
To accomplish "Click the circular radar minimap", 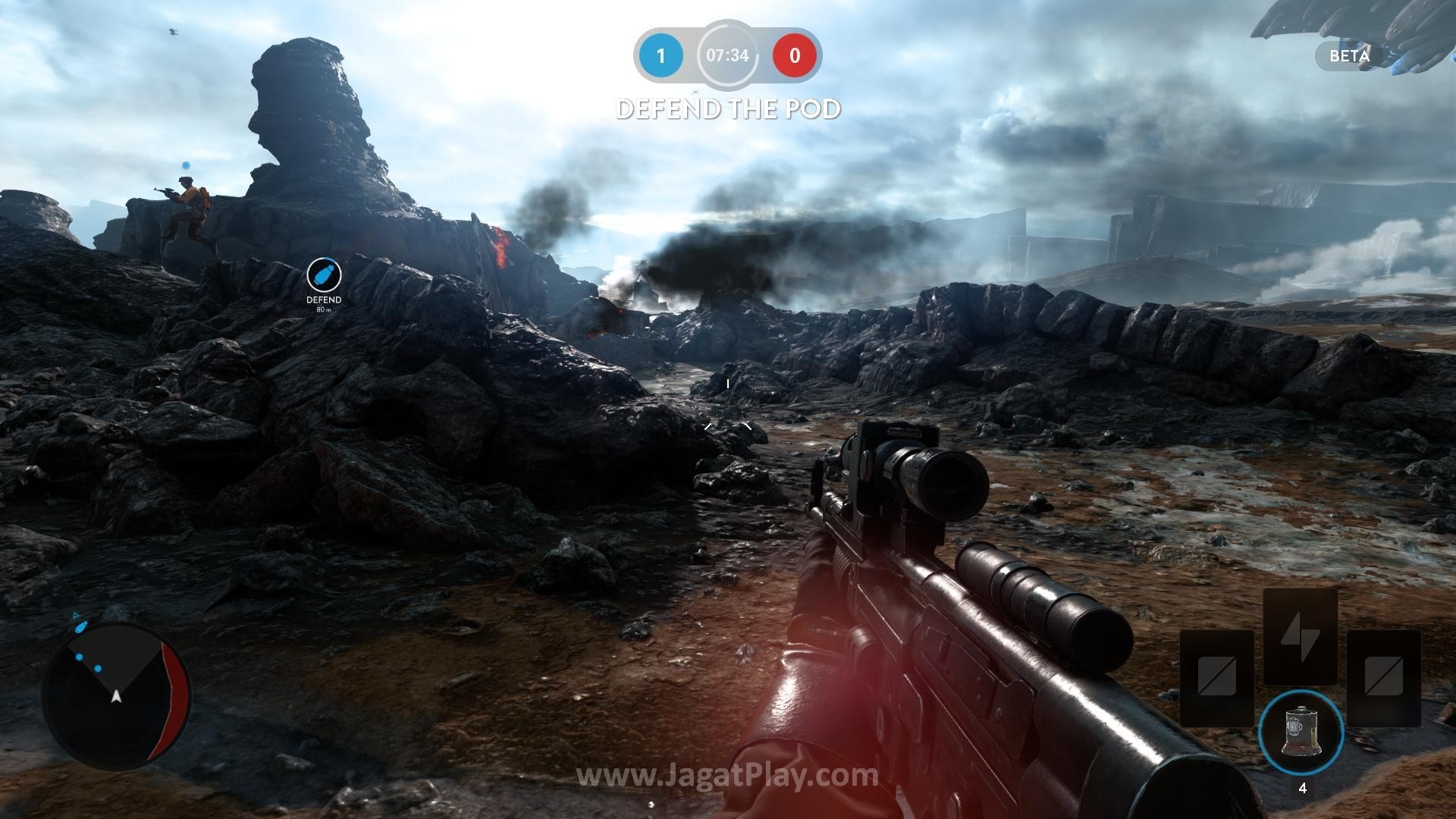I will [x=116, y=693].
